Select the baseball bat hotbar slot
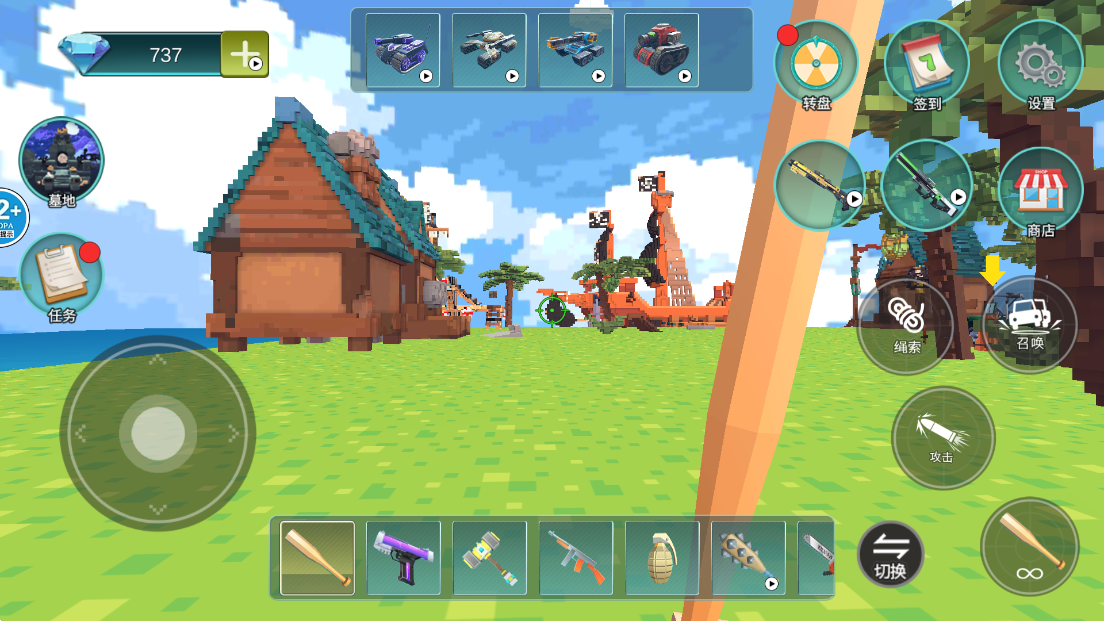1104x621 pixels. click(x=317, y=558)
